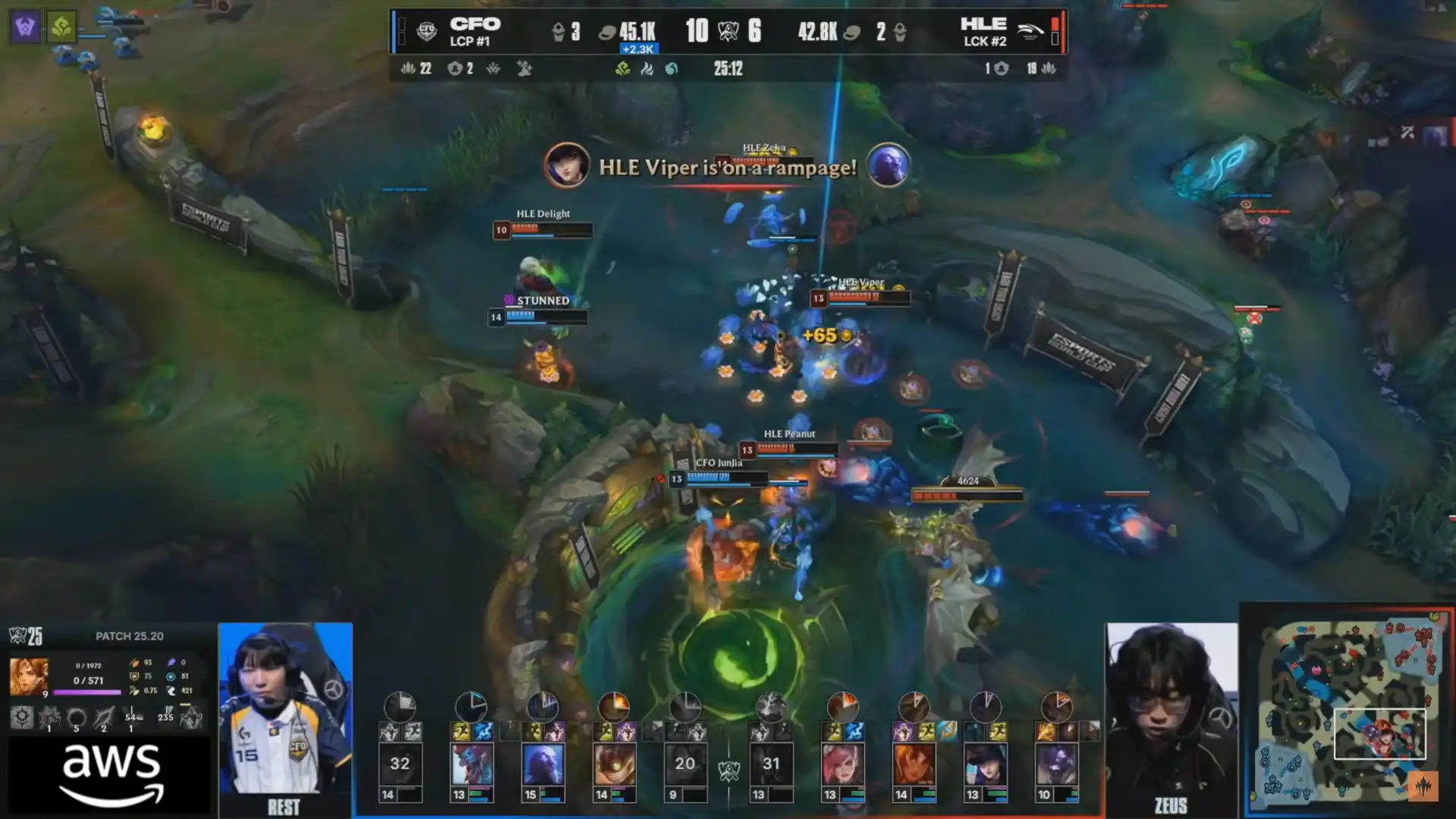1456x819 pixels.
Task: Select Leona's portrait in the stats panel
Action: 28,676
